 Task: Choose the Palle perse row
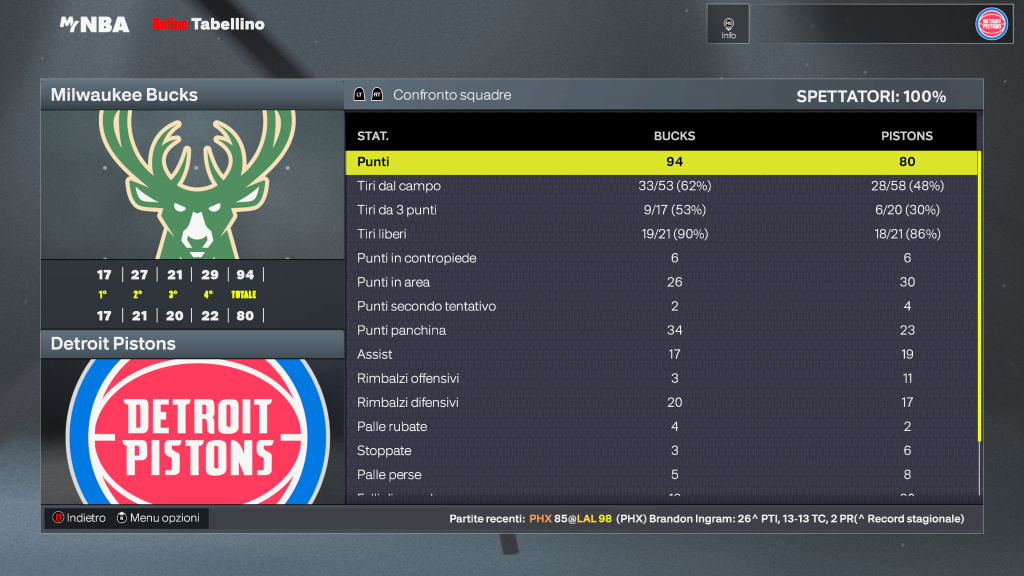click(x=660, y=474)
